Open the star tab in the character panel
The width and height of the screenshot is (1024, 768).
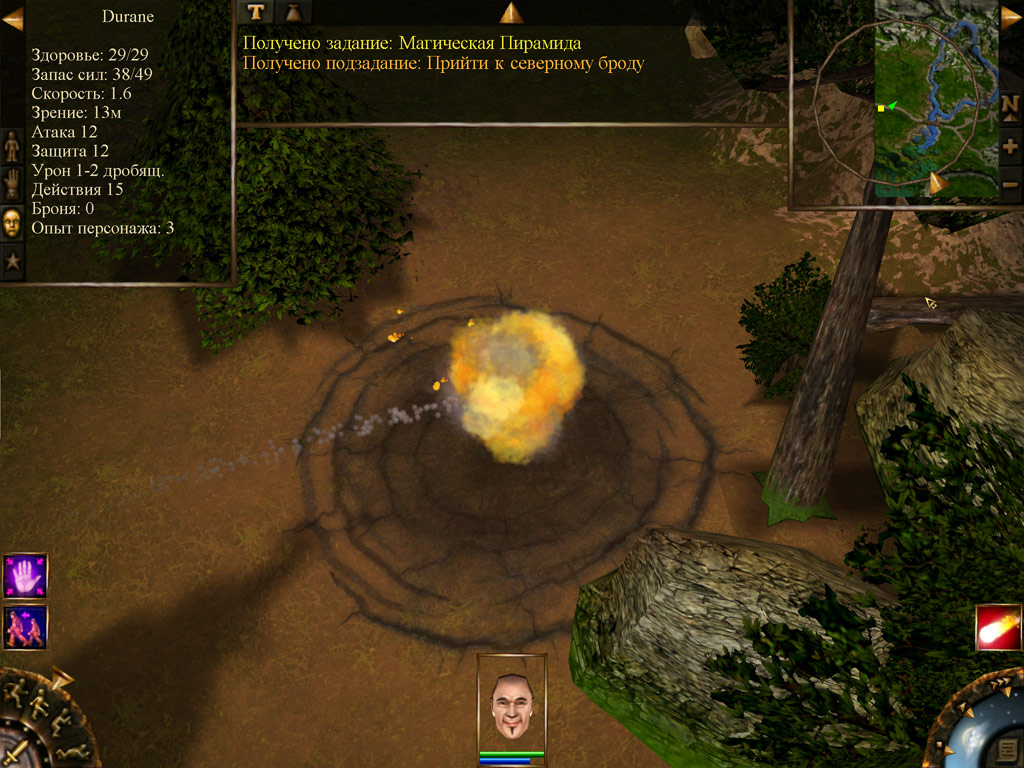[x=12, y=261]
